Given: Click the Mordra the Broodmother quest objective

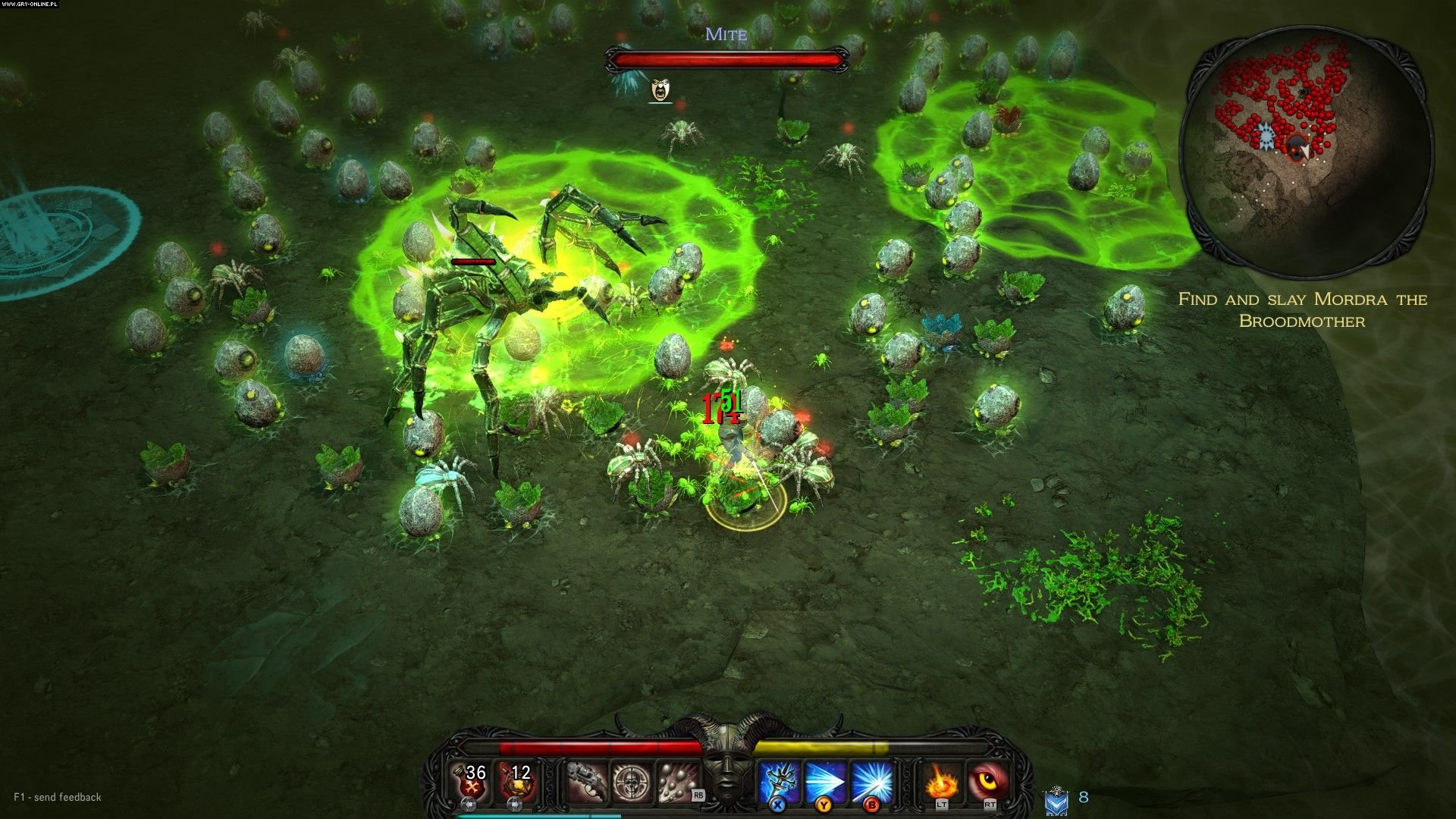Looking at the screenshot, I should (1302, 309).
